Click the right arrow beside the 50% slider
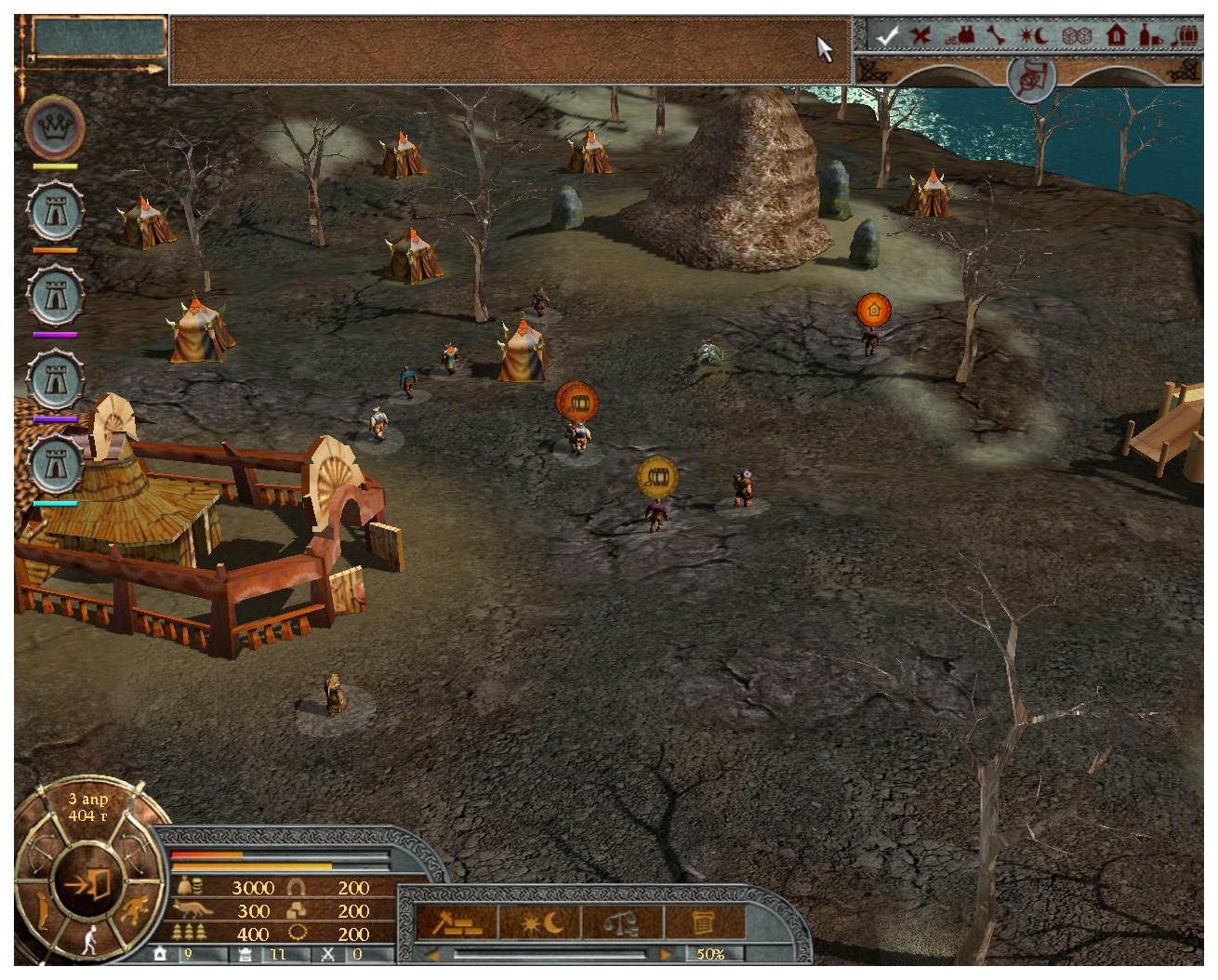1218x980 pixels. tap(666, 954)
